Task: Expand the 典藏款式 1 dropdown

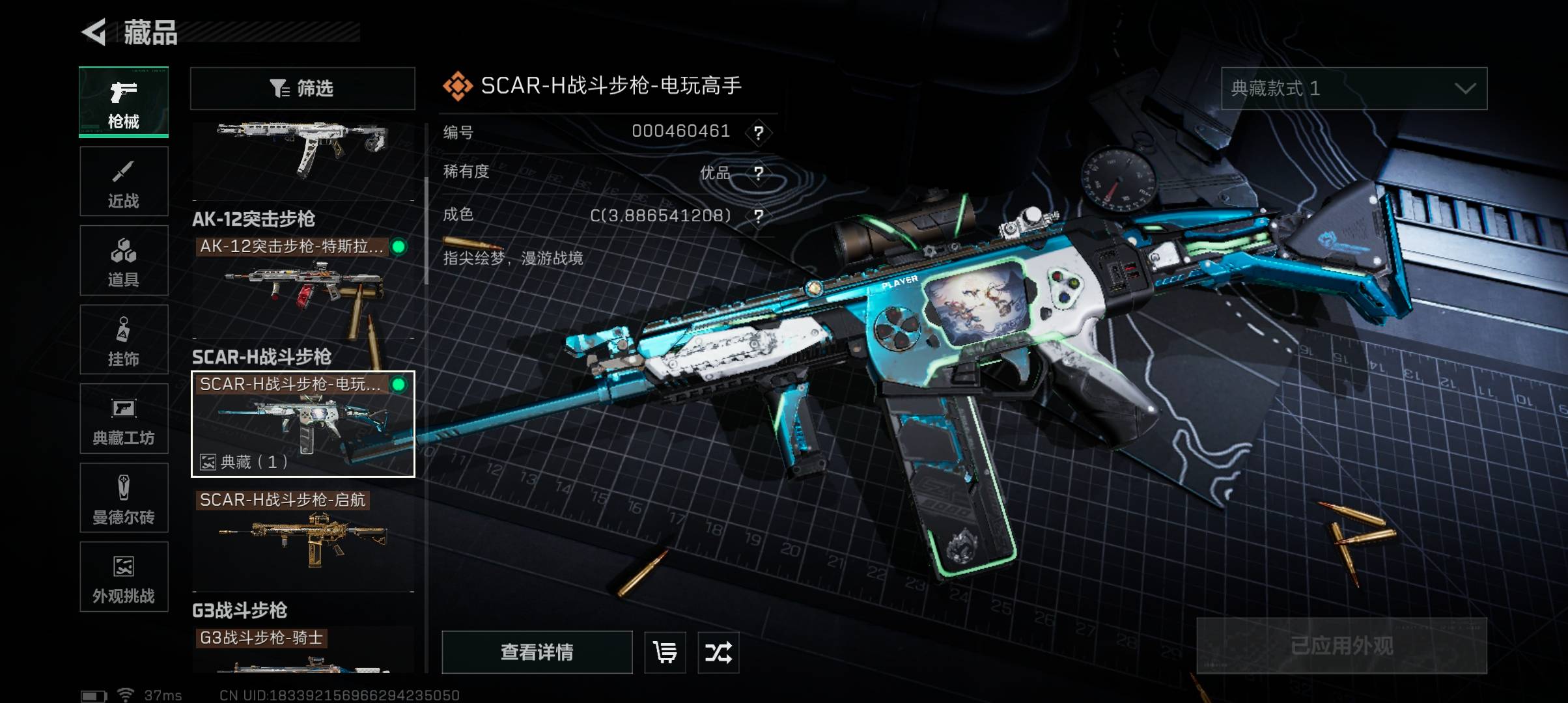Action: pos(1354,89)
